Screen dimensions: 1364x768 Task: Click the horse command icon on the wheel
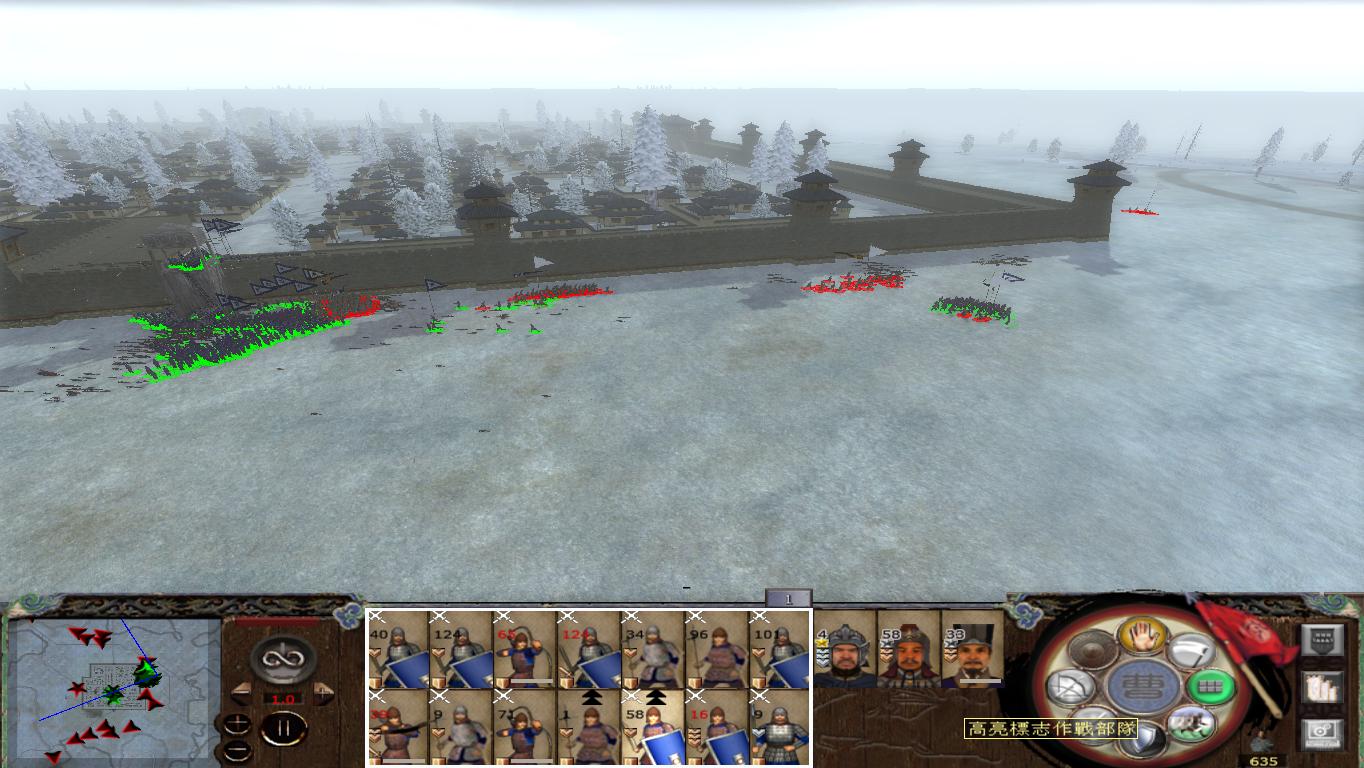click(1194, 721)
